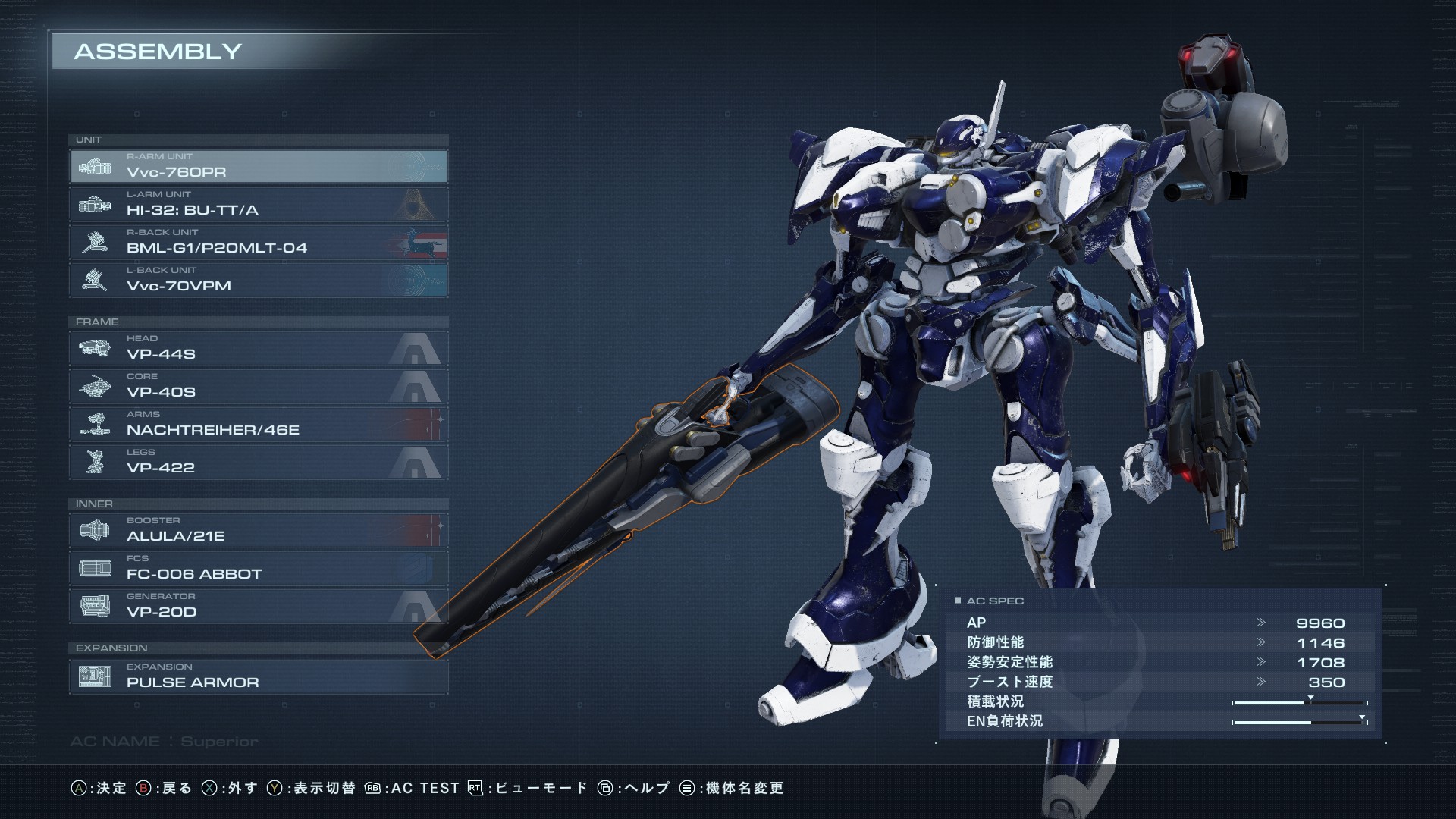Screen dimensions: 1456x819
Task: Open the GENERATOR VP-20D slot
Action: coord(259,606)
